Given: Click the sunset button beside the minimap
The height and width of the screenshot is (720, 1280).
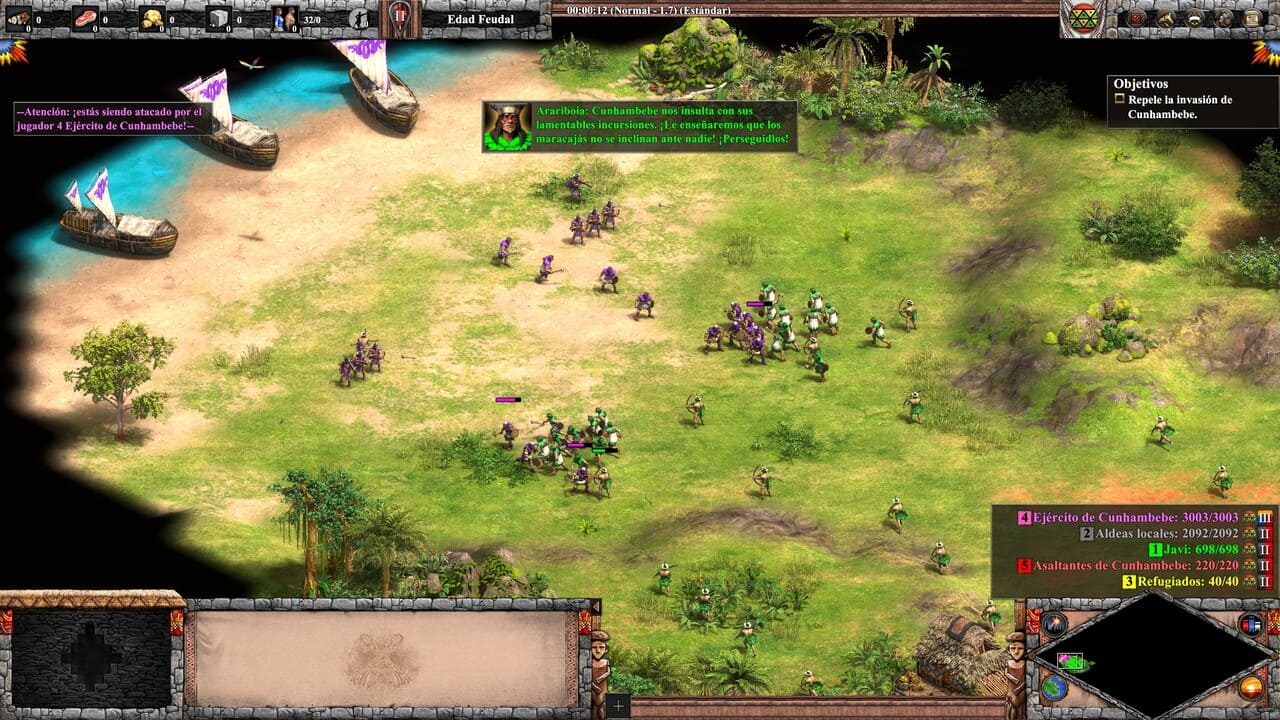Looking at the screenshot, I should point(1251,688).
